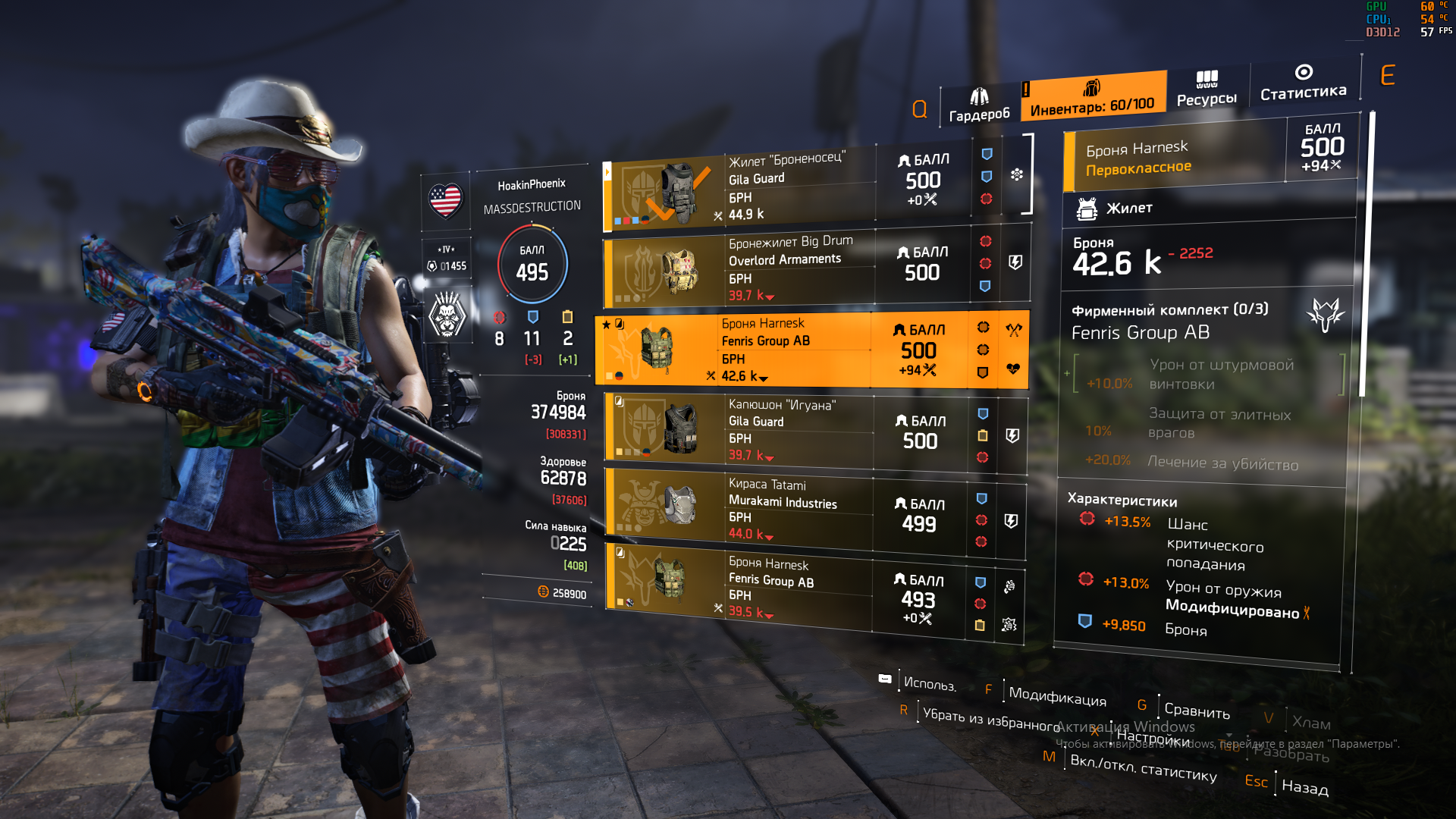The width and height of the screenshot is (1456, 819).
Task: Click Убрать из избранного
Action: coord(991,719)
